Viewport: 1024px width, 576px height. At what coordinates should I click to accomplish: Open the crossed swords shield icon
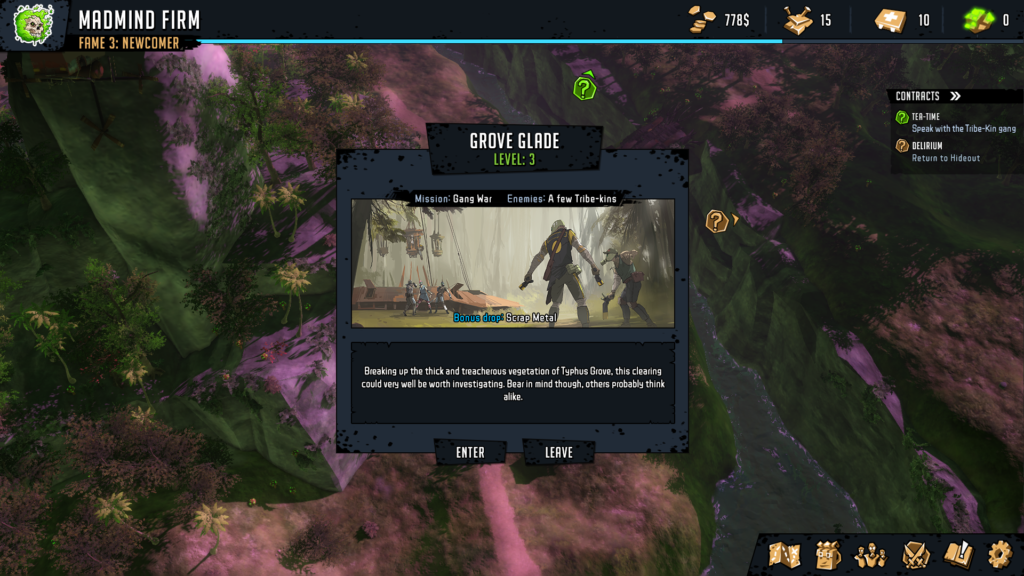coord(916,554)
